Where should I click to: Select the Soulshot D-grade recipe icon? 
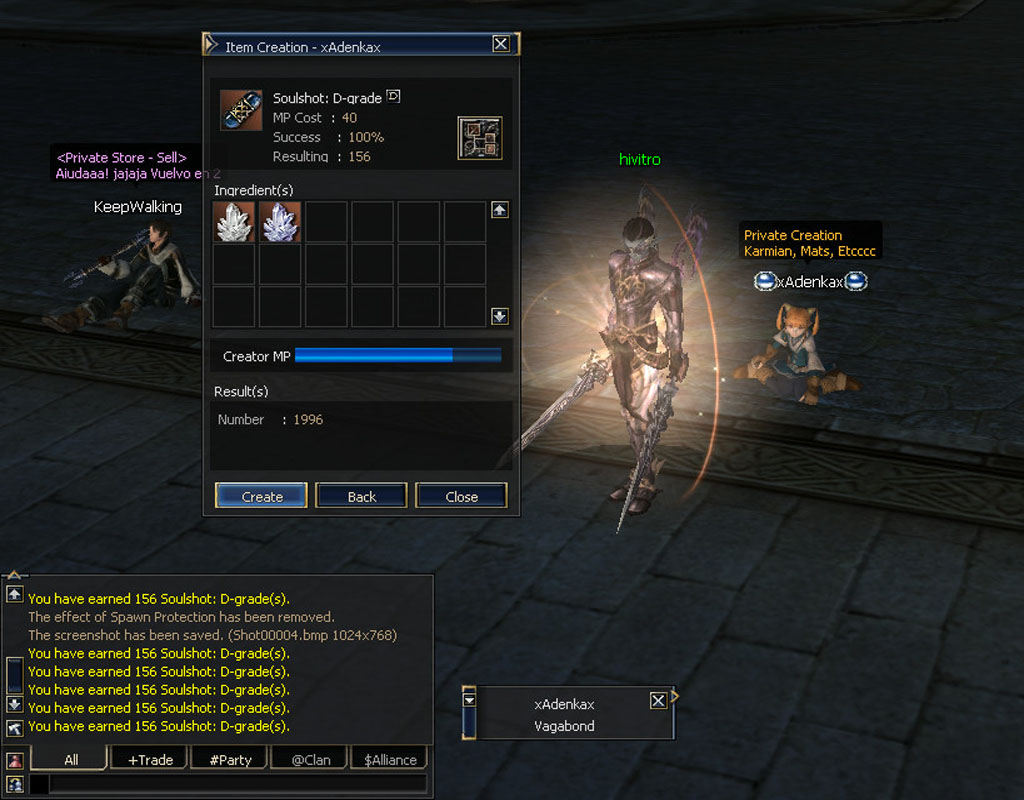(x=241, y=110)
